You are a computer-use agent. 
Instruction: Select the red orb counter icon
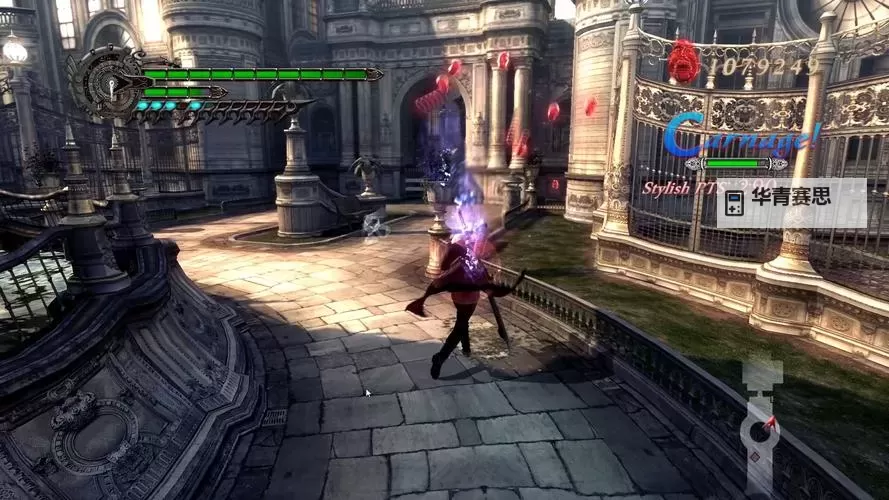pos(684,62)
